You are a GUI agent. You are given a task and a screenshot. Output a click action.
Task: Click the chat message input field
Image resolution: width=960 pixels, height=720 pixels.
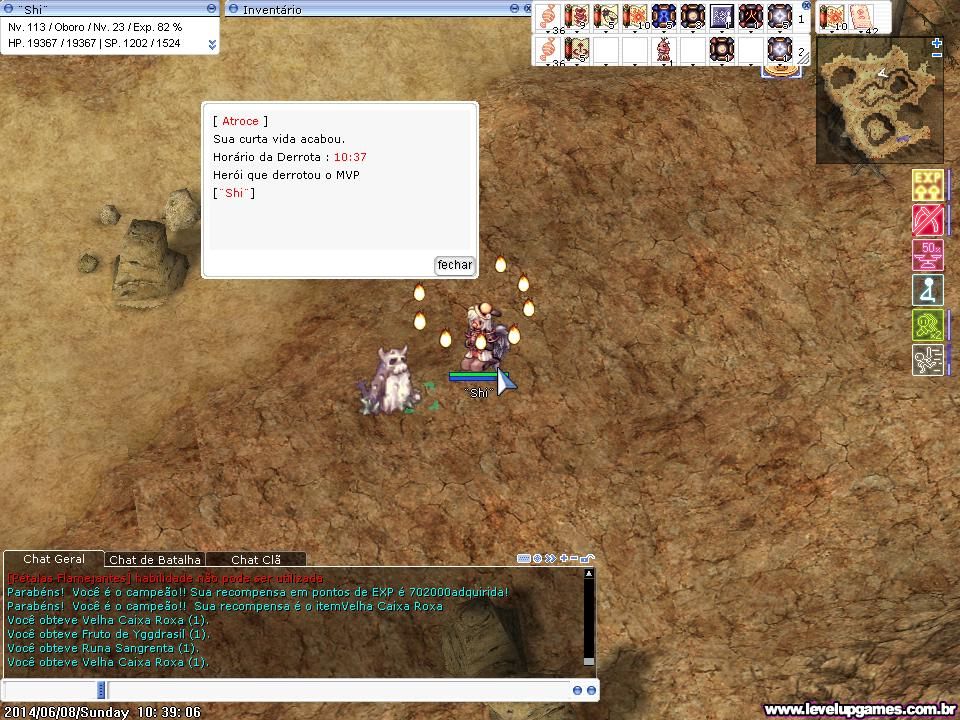coord(340,690)
